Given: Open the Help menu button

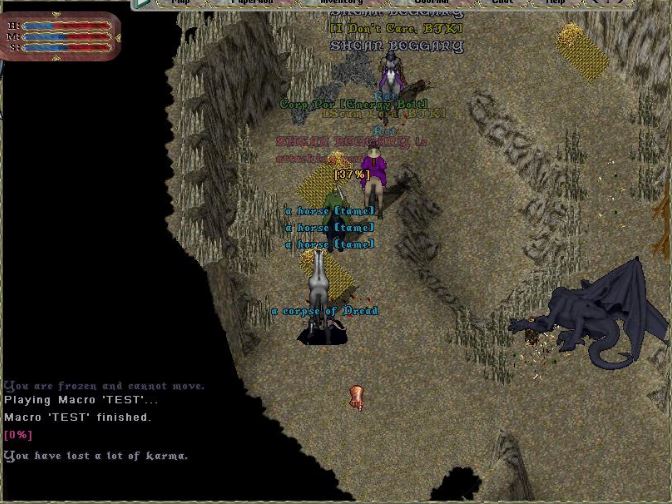Looking at the screenshot, I should 554,3.
